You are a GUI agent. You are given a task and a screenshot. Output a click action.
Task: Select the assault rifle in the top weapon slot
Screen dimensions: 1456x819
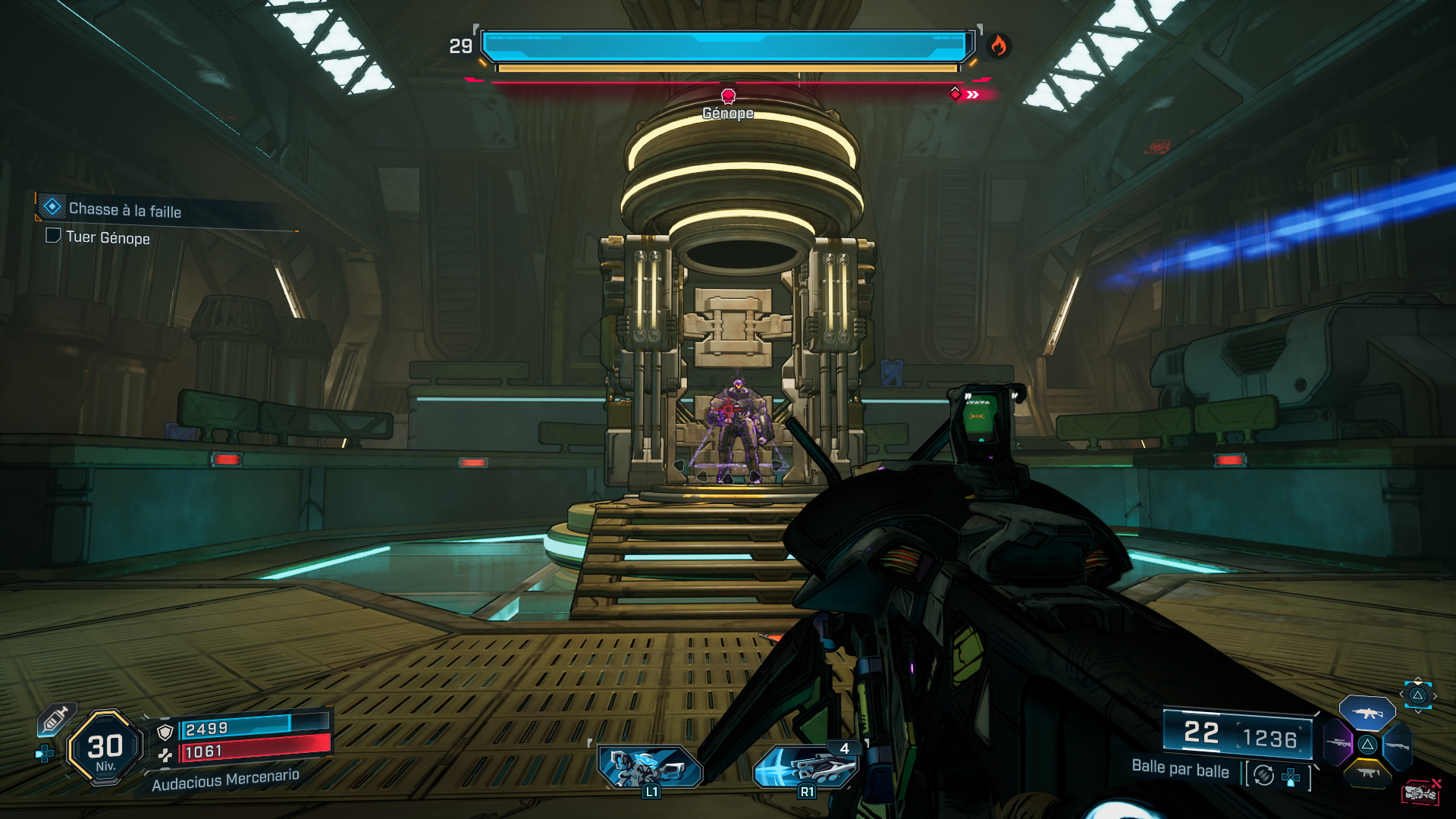click(x=1367, y=713)
